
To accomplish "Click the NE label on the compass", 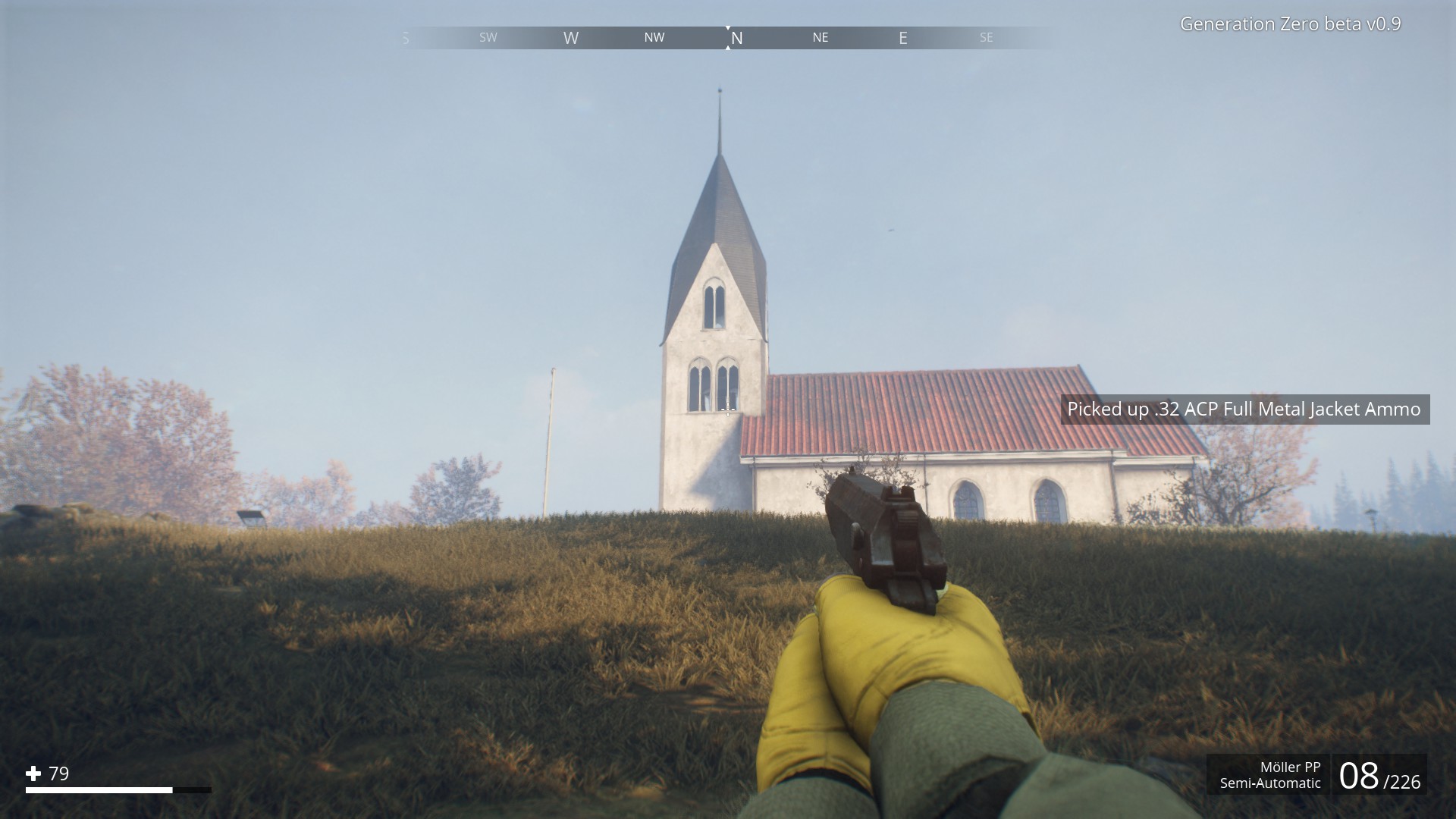I will coord(820,37).
